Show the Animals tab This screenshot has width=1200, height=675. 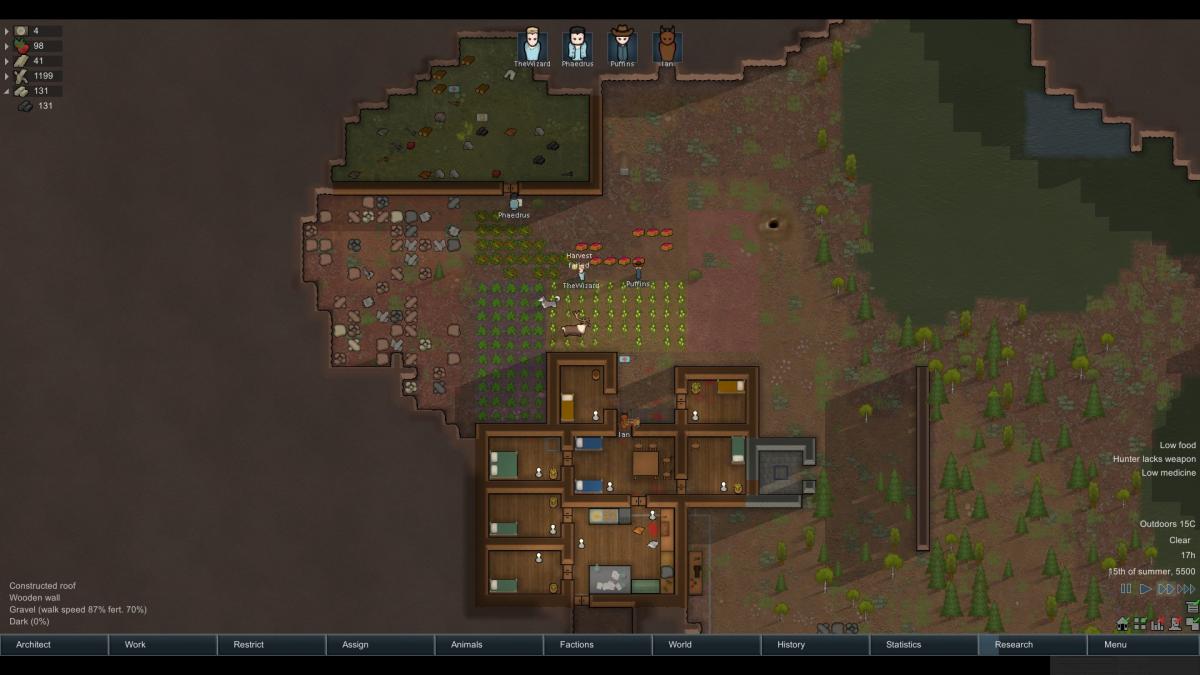tap(490, 645)
